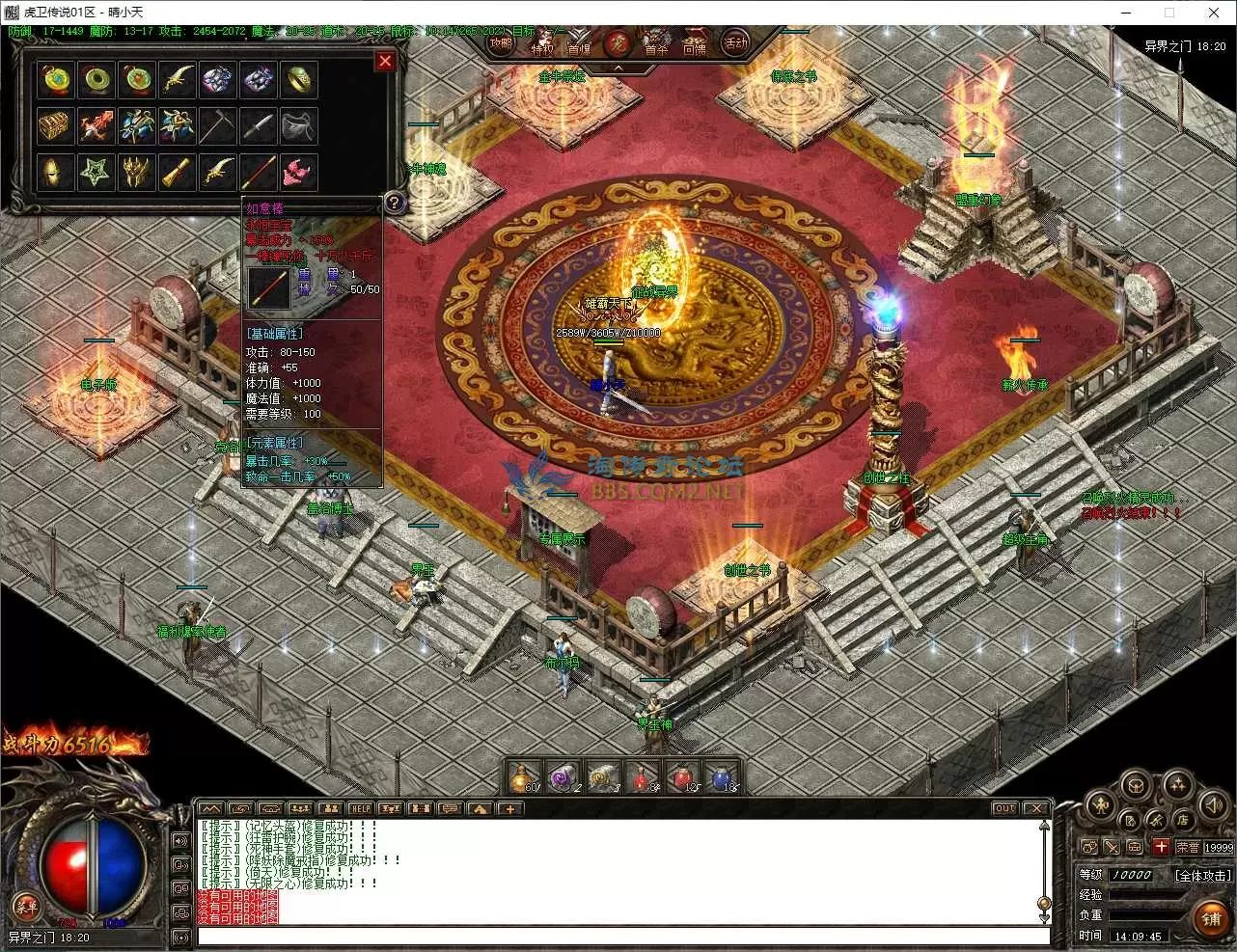Select the red staff item slot

(259, 173)
